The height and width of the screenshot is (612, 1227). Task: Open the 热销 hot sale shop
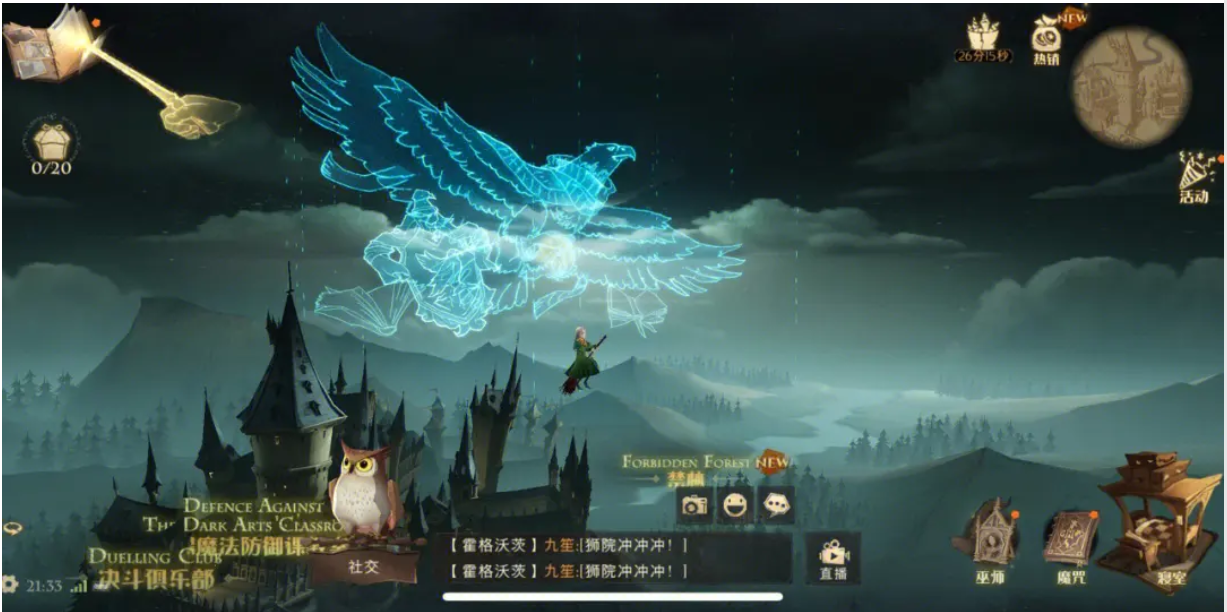[x=1047, y=40]
